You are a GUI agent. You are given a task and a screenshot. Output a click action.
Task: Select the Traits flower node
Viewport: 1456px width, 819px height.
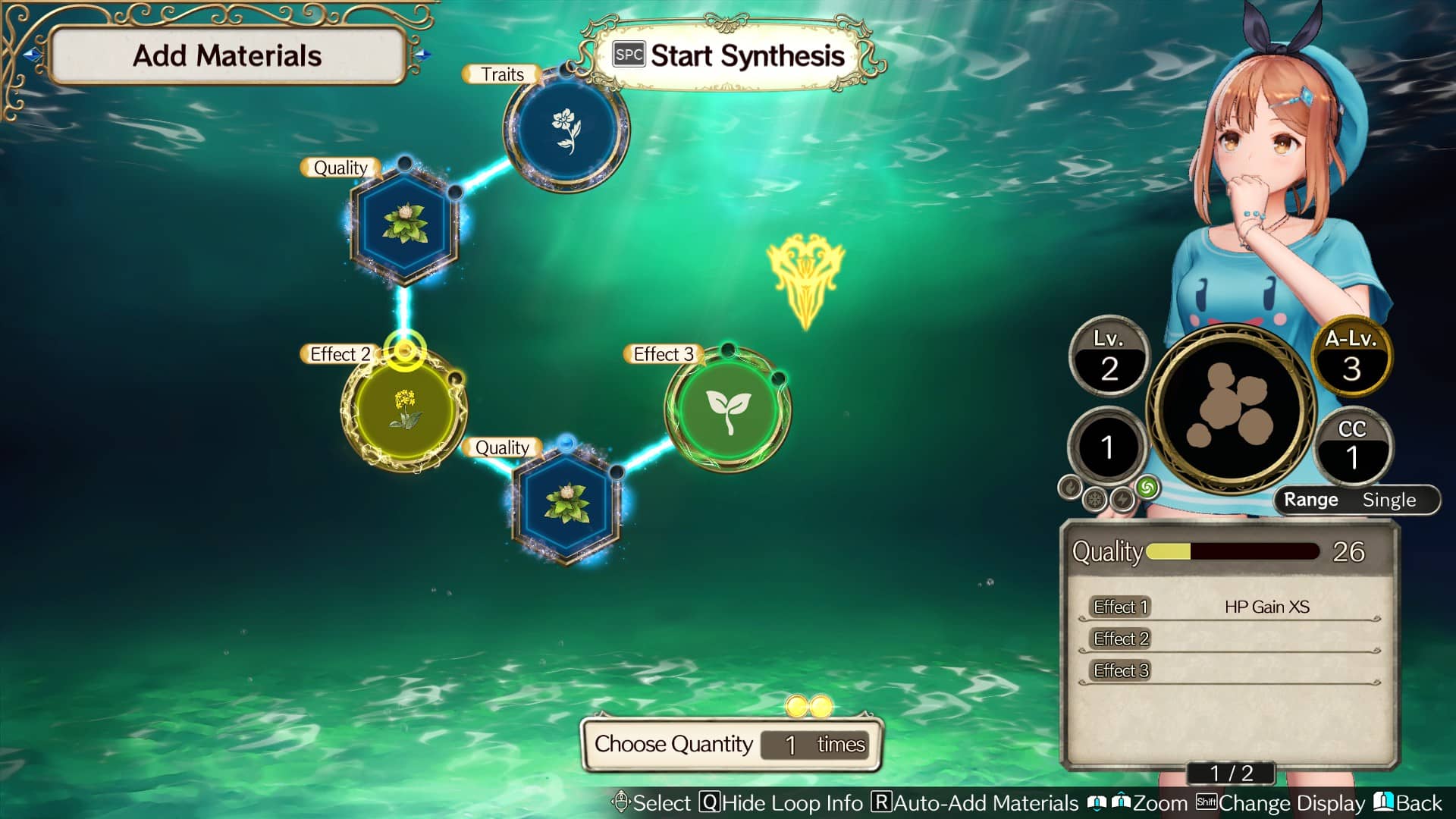click(566, 127)
